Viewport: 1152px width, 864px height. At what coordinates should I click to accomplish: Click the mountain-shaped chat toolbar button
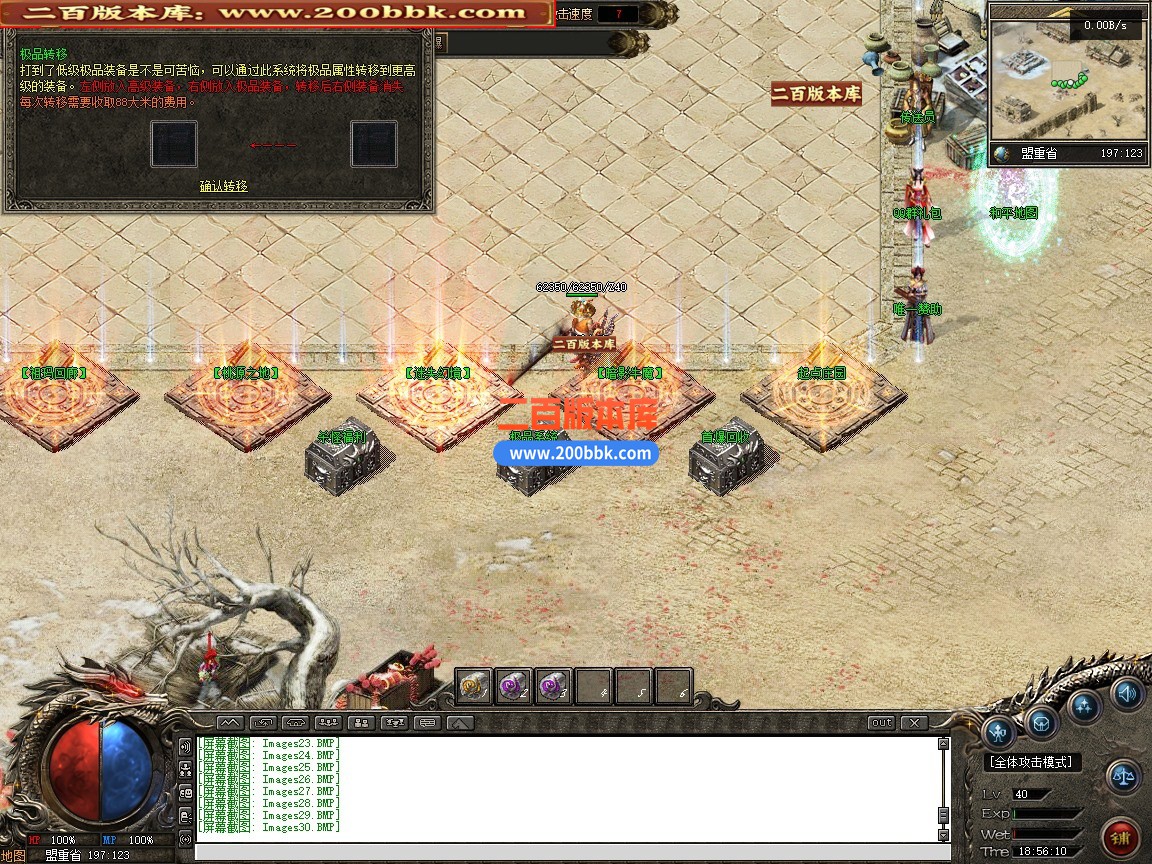[x=230, y=722]
